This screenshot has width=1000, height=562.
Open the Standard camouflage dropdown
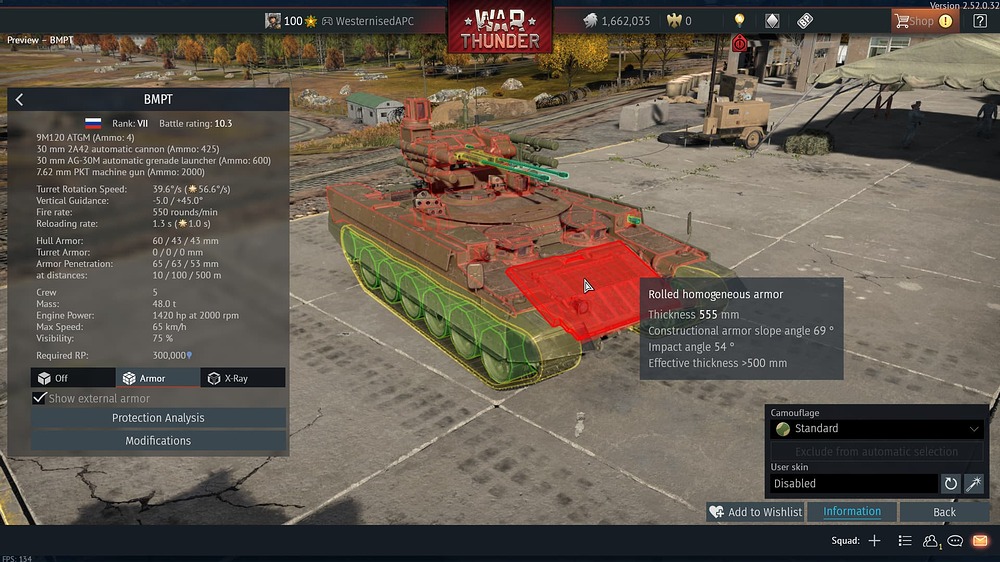(x=877, y=429)
